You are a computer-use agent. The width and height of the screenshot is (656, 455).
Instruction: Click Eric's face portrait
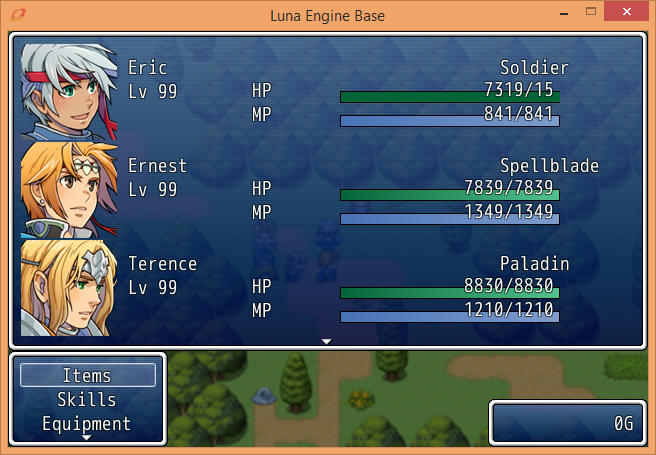tap(69, 92)
